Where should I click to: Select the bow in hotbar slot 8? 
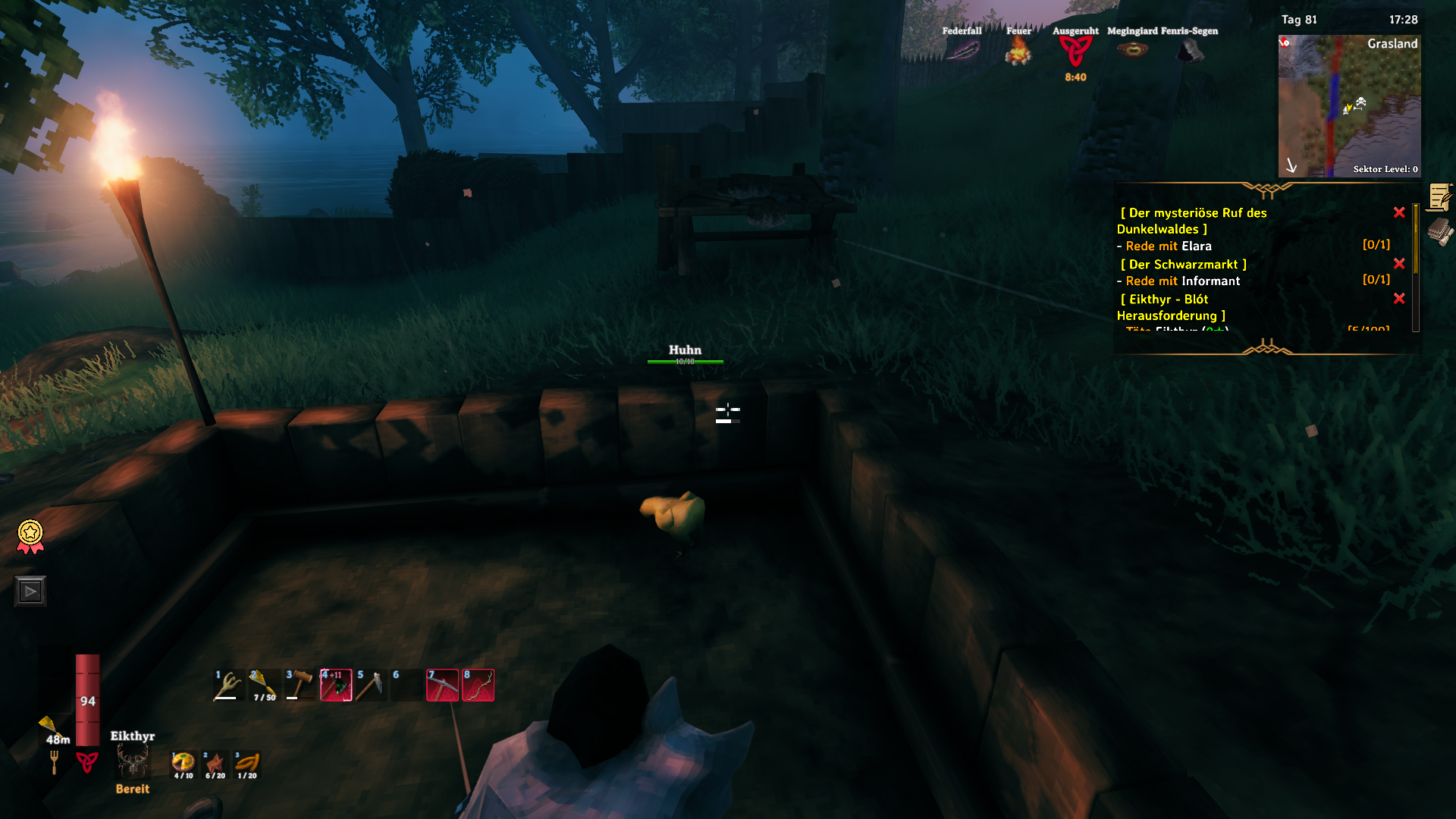(x=478, y=686)
